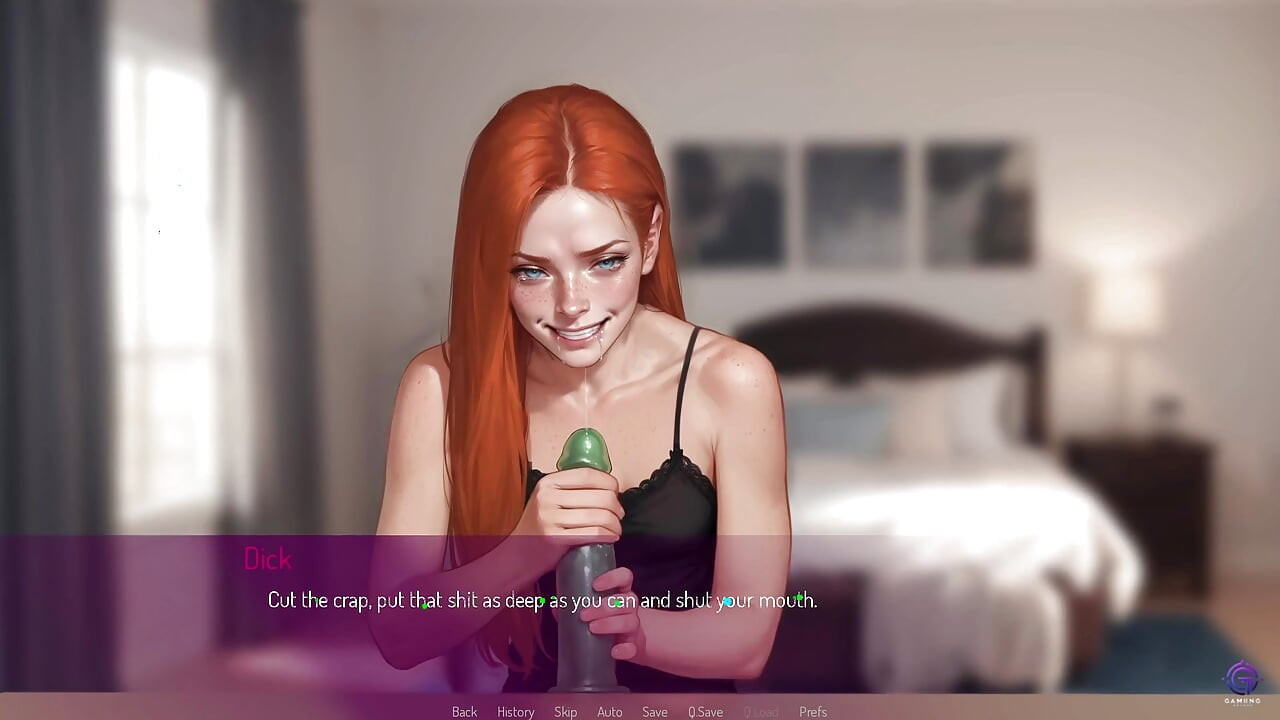Open the History dialogue log

coord(515,711)
